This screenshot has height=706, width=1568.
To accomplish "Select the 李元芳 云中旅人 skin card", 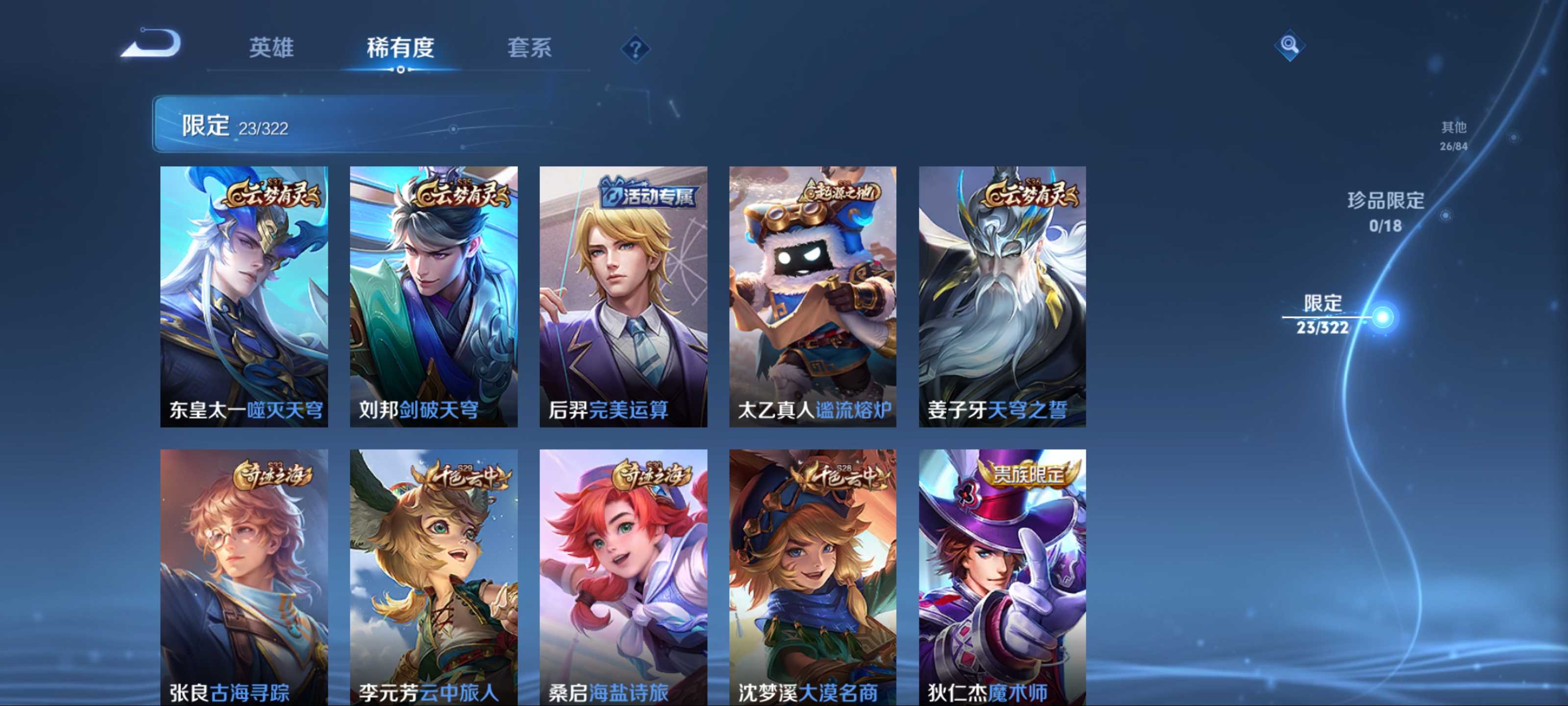I will tap(433, 577).
